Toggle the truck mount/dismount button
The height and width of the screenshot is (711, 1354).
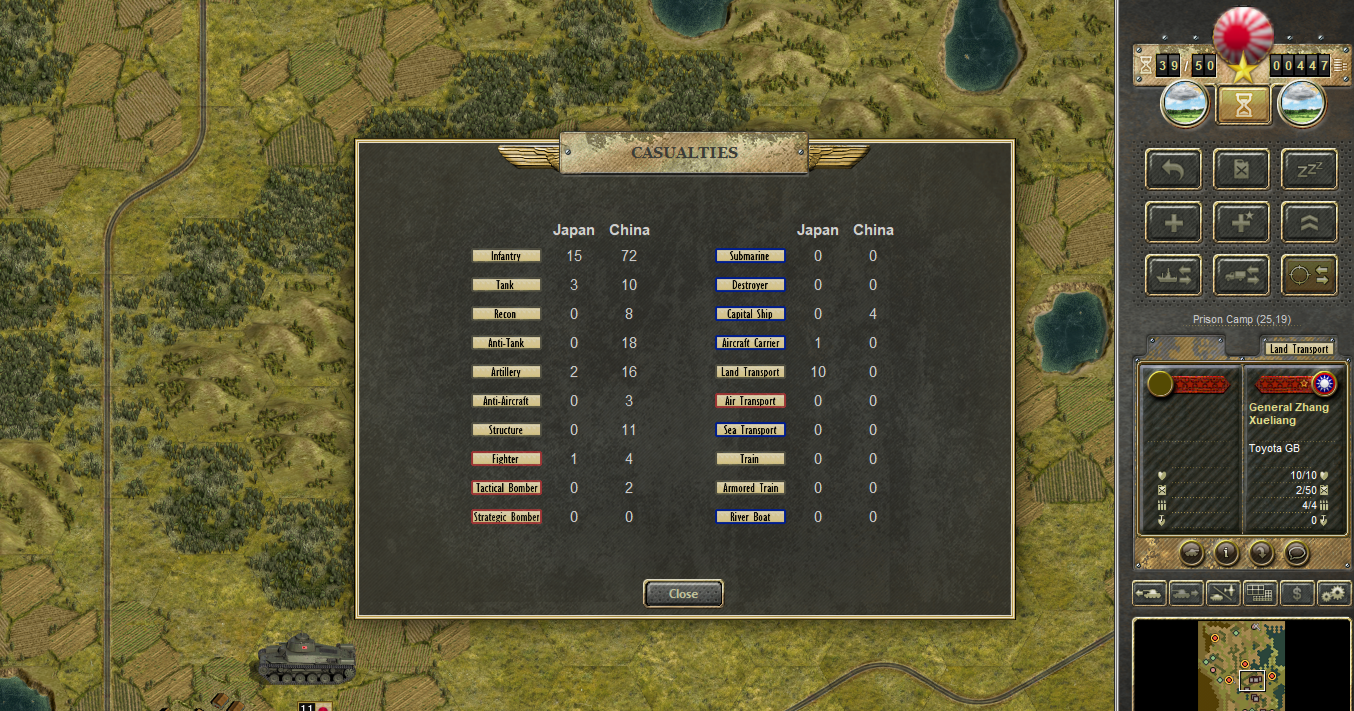[x=1241, y=275]
